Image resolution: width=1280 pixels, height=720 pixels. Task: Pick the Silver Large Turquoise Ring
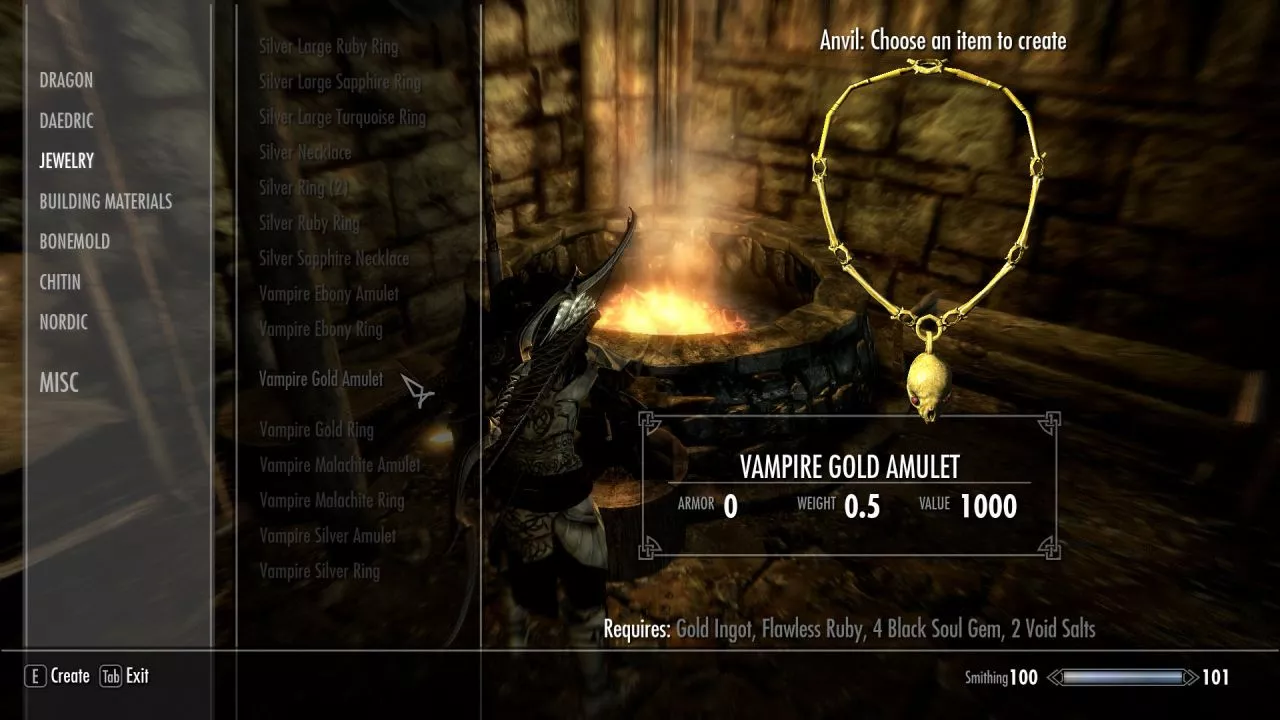click(x=342, y=117)
